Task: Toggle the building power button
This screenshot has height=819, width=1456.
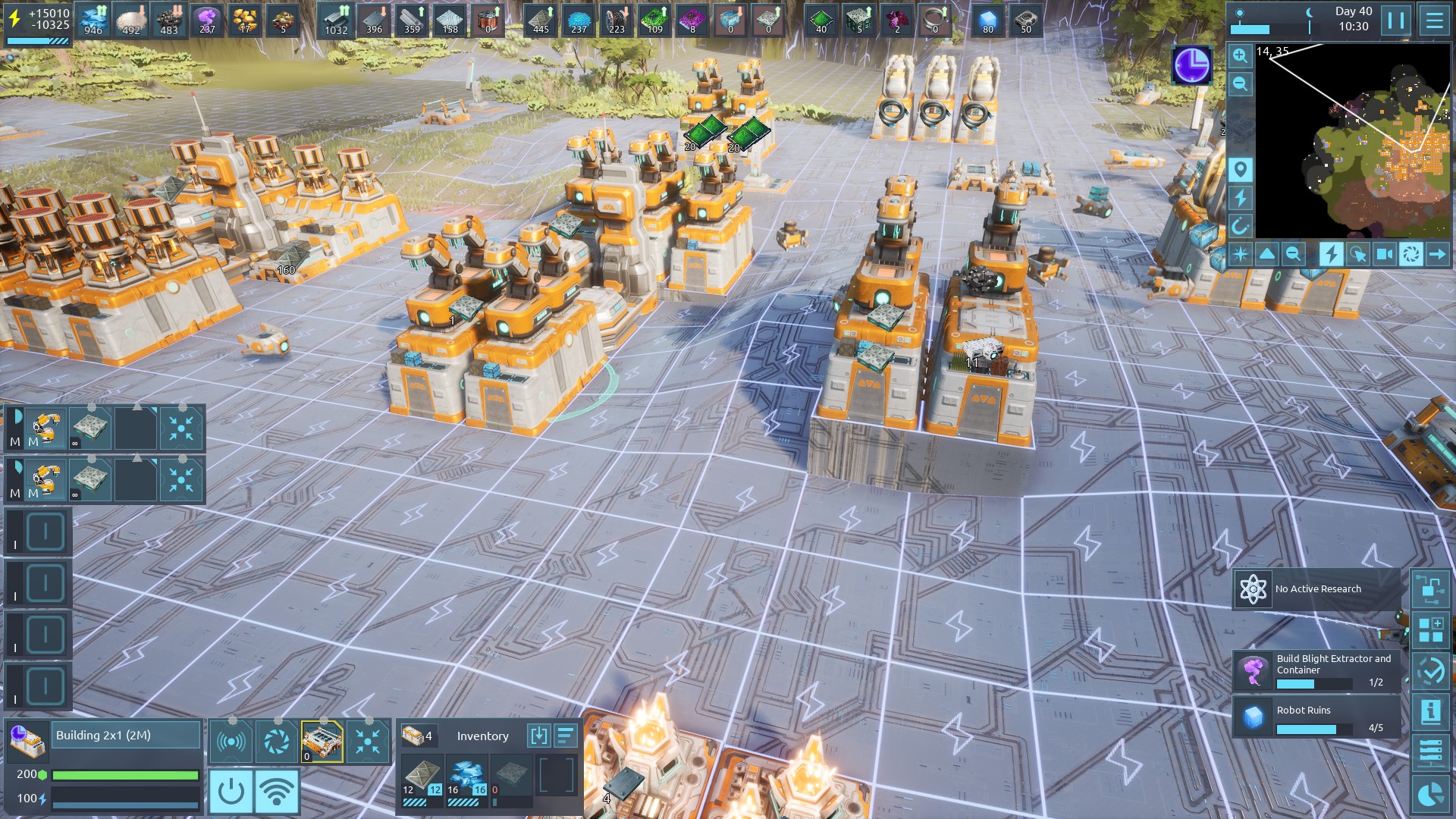Action: point(231,791)
